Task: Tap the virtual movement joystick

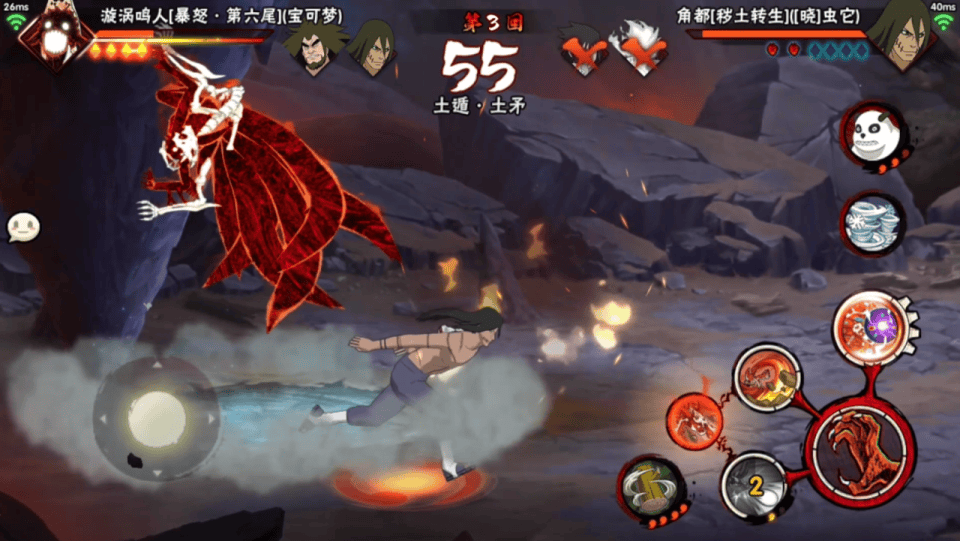Action: click(157, 413)
